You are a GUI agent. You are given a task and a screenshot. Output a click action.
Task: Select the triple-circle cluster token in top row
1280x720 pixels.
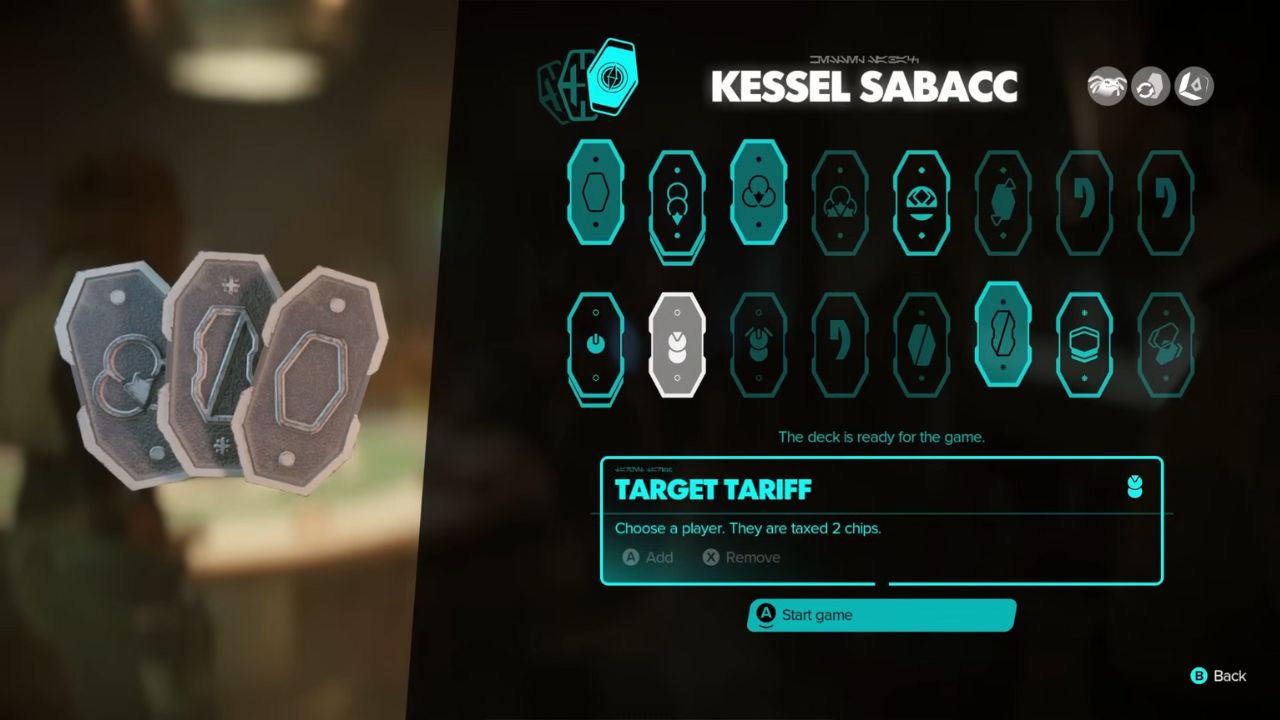(x=758, y=197)
